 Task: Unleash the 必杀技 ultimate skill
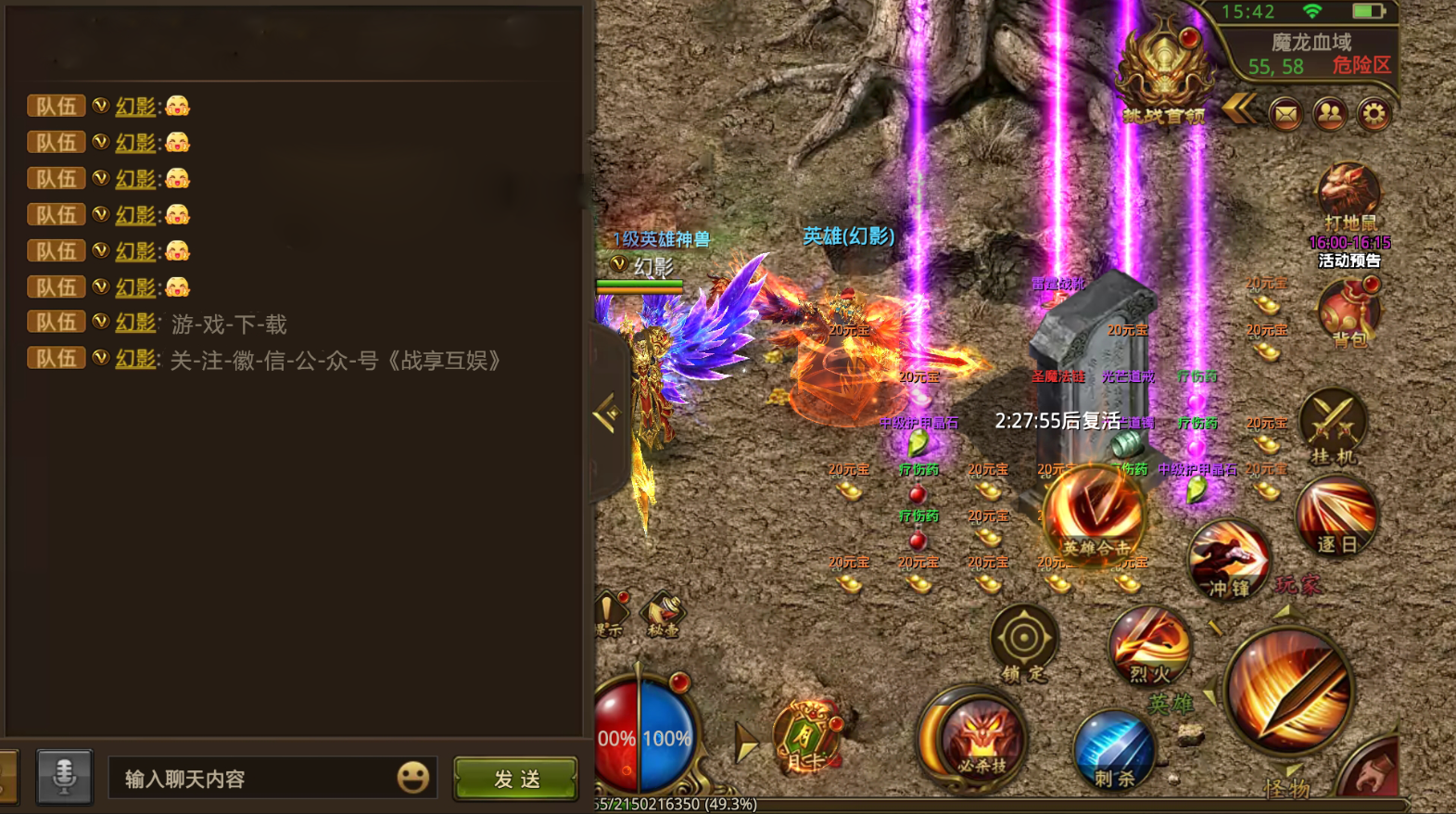[x=981, y=739]
